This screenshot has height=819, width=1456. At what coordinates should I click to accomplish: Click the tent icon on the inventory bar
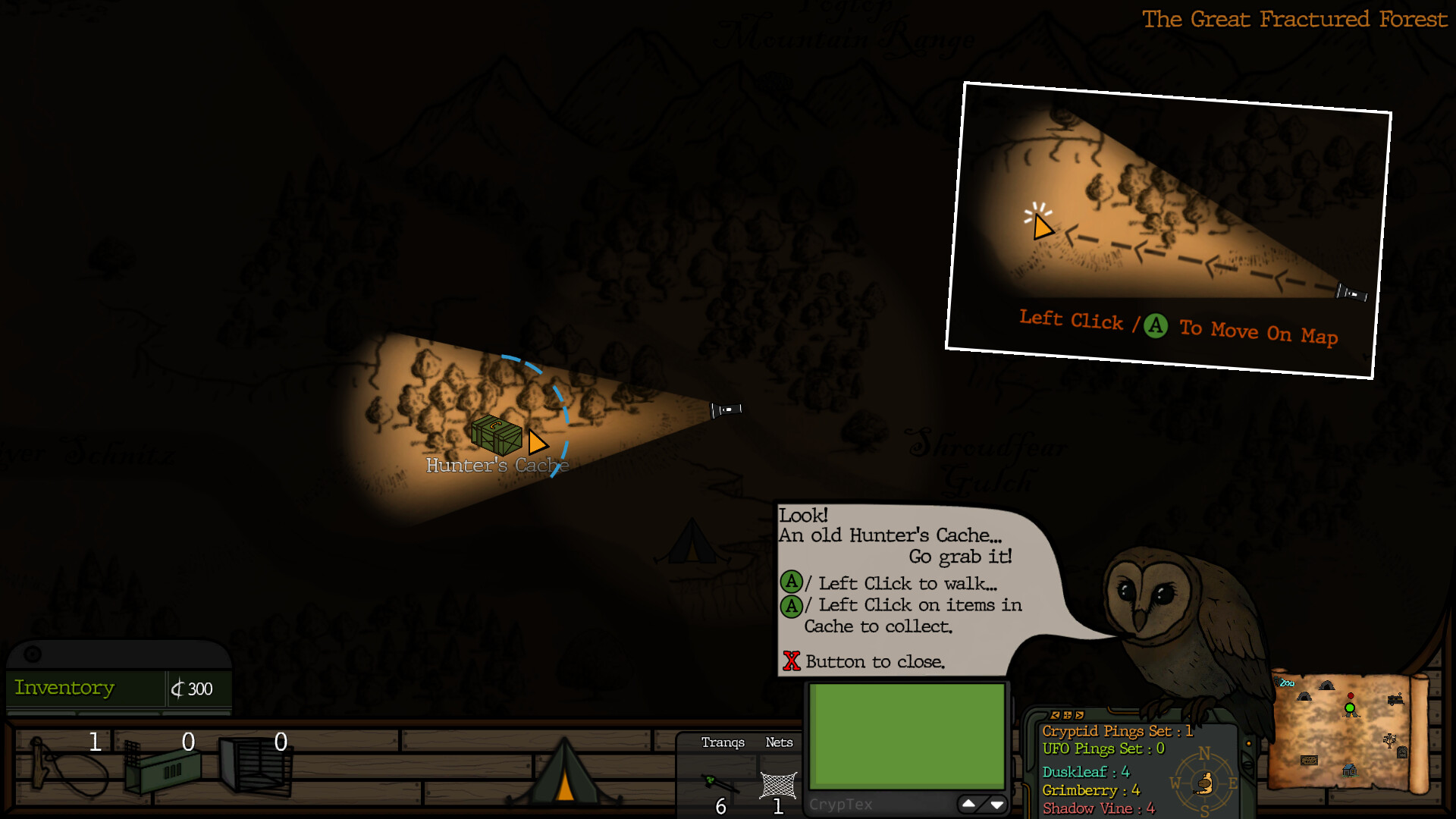[x=565, y=773]
